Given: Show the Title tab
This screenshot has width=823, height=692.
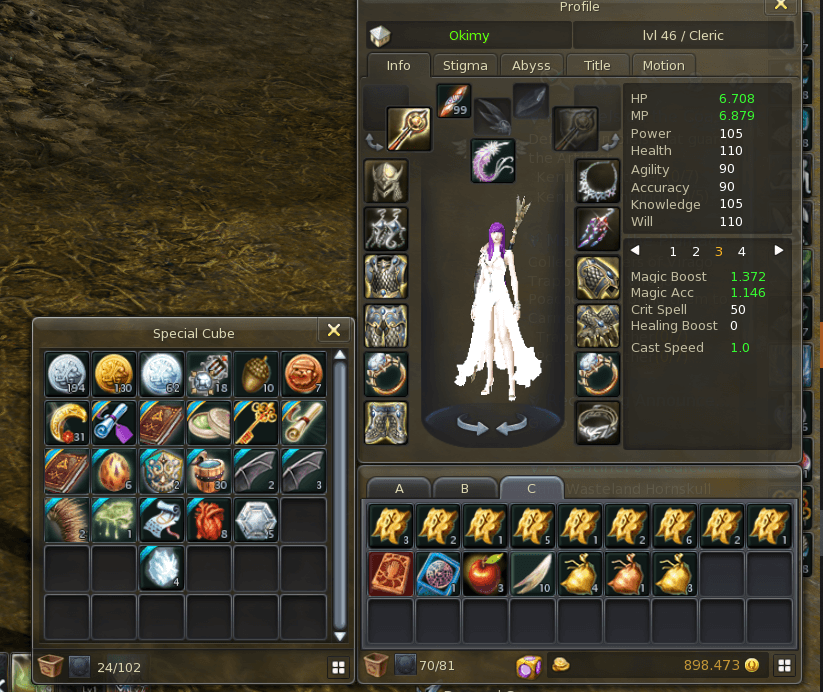Looking at the screenshot, I should (597, 65).
